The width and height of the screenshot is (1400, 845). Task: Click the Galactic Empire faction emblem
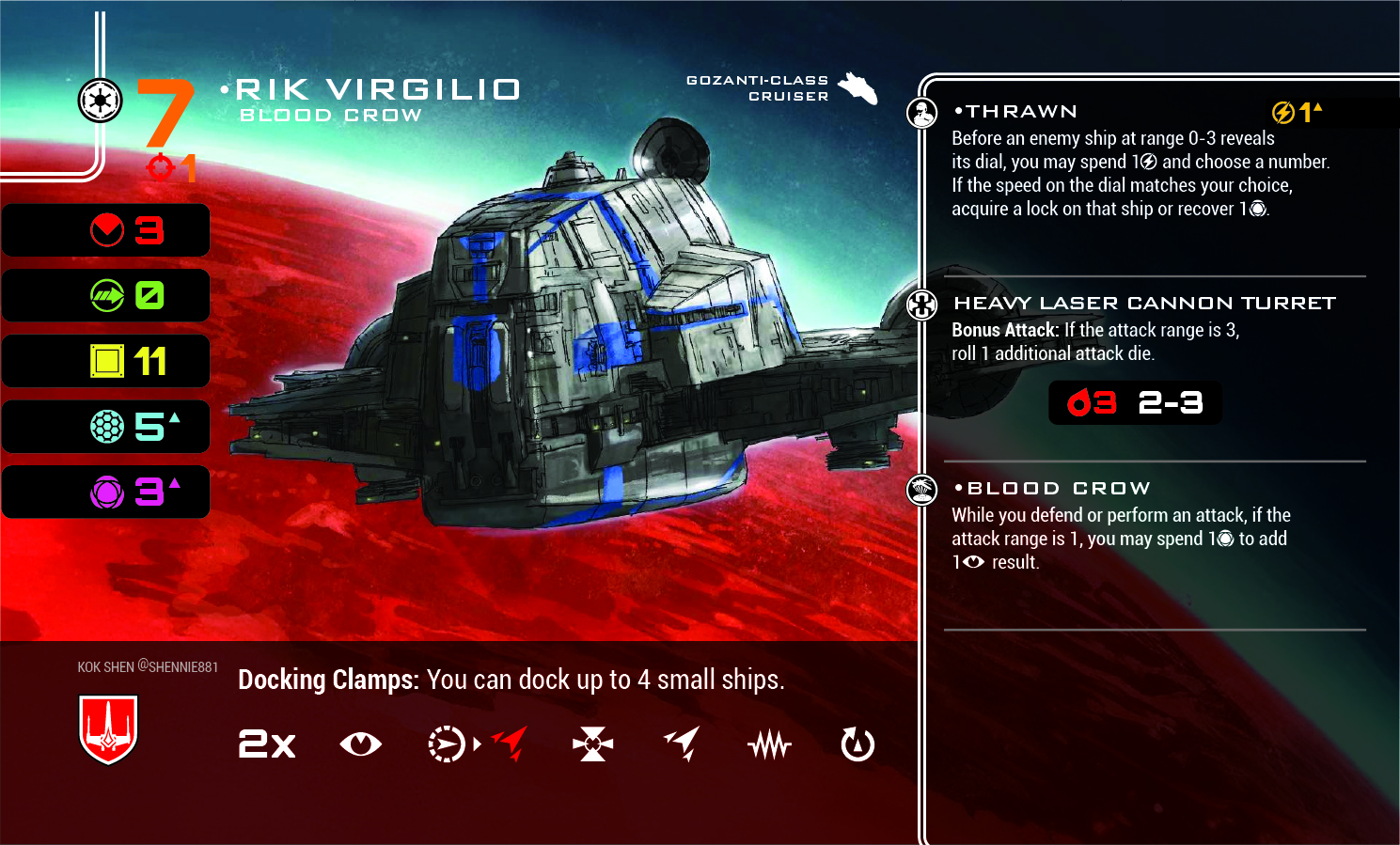tap(100, 100)
